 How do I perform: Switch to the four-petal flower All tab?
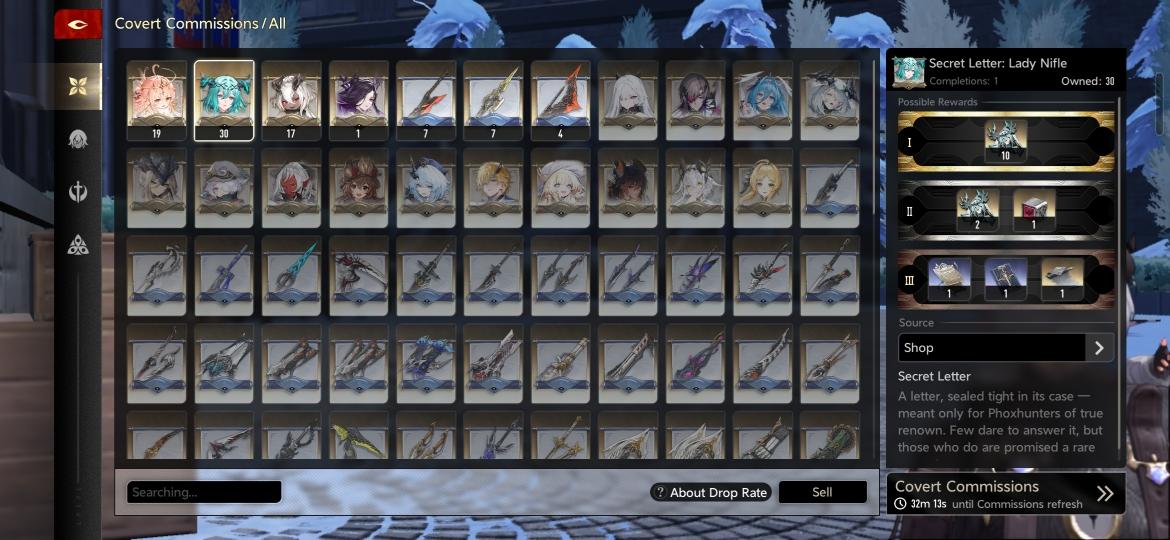[x=78, y=86]
